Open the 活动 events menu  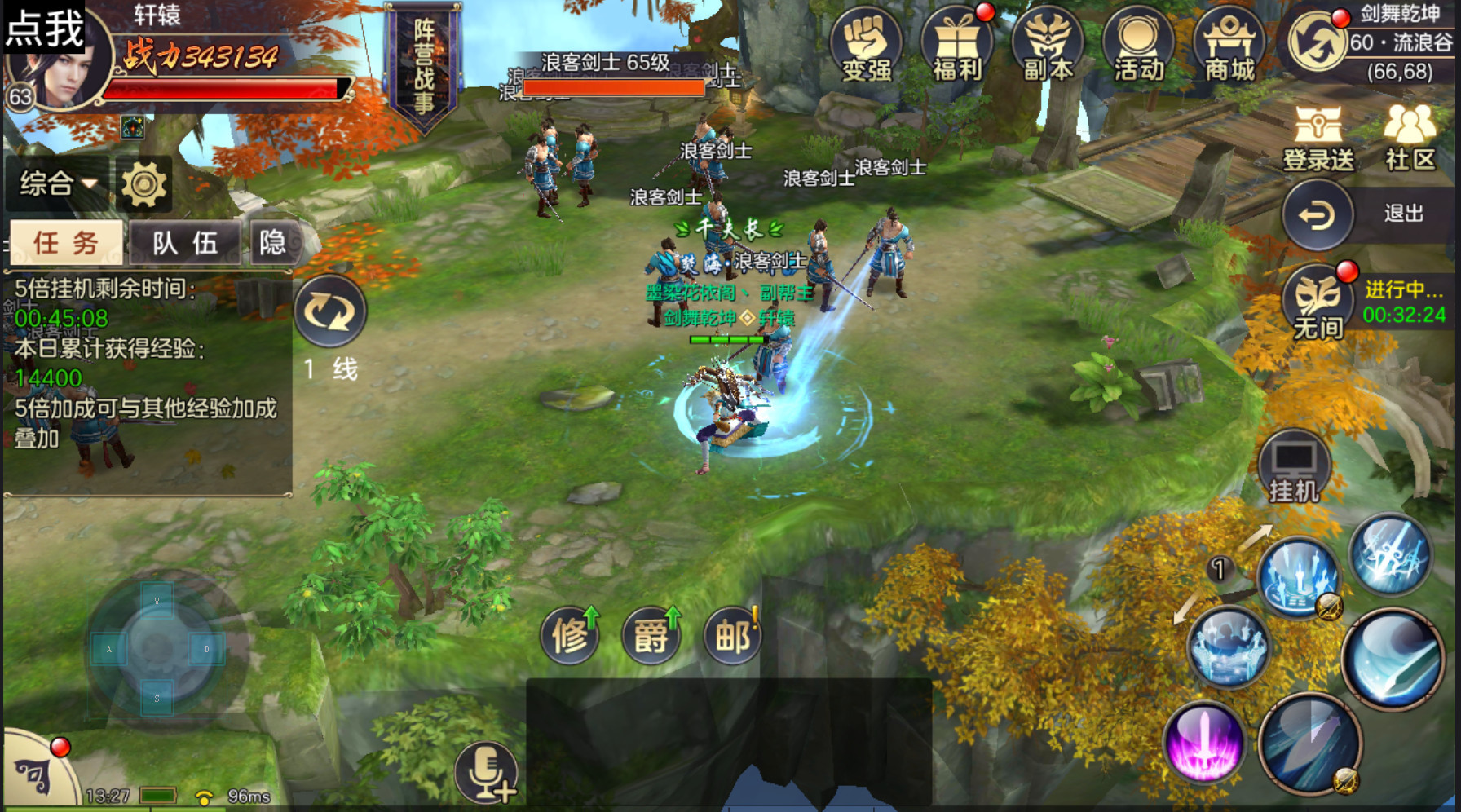pyautogui.click(x=1139, y=46)
